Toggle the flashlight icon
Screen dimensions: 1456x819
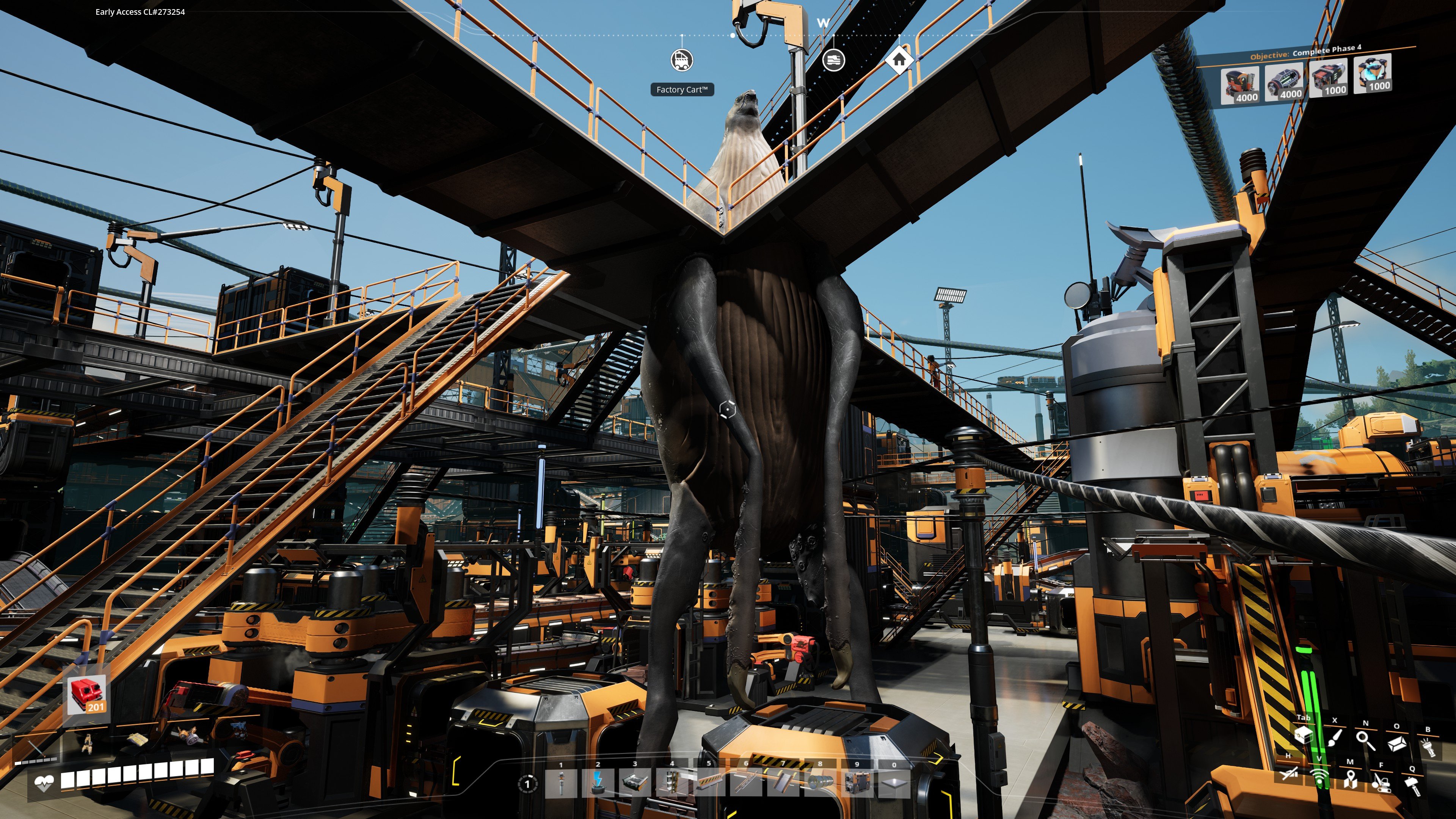click(1428, 747)
